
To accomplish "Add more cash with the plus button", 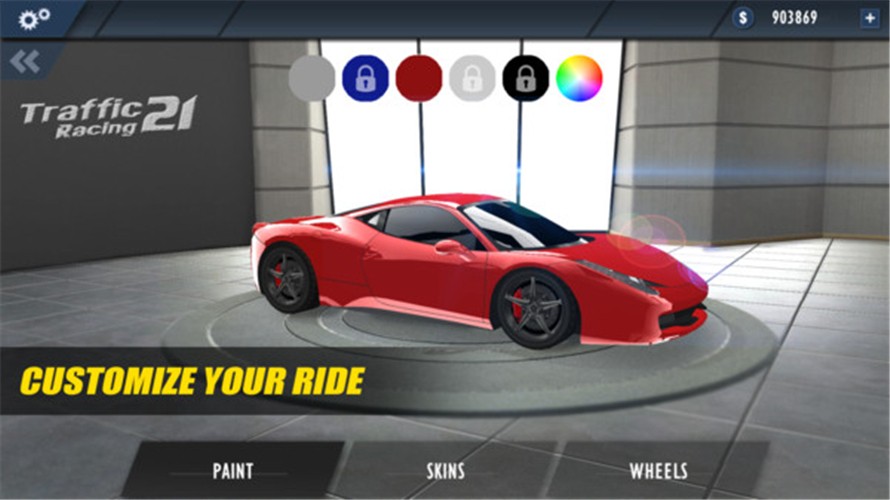I will pos(868,18).
